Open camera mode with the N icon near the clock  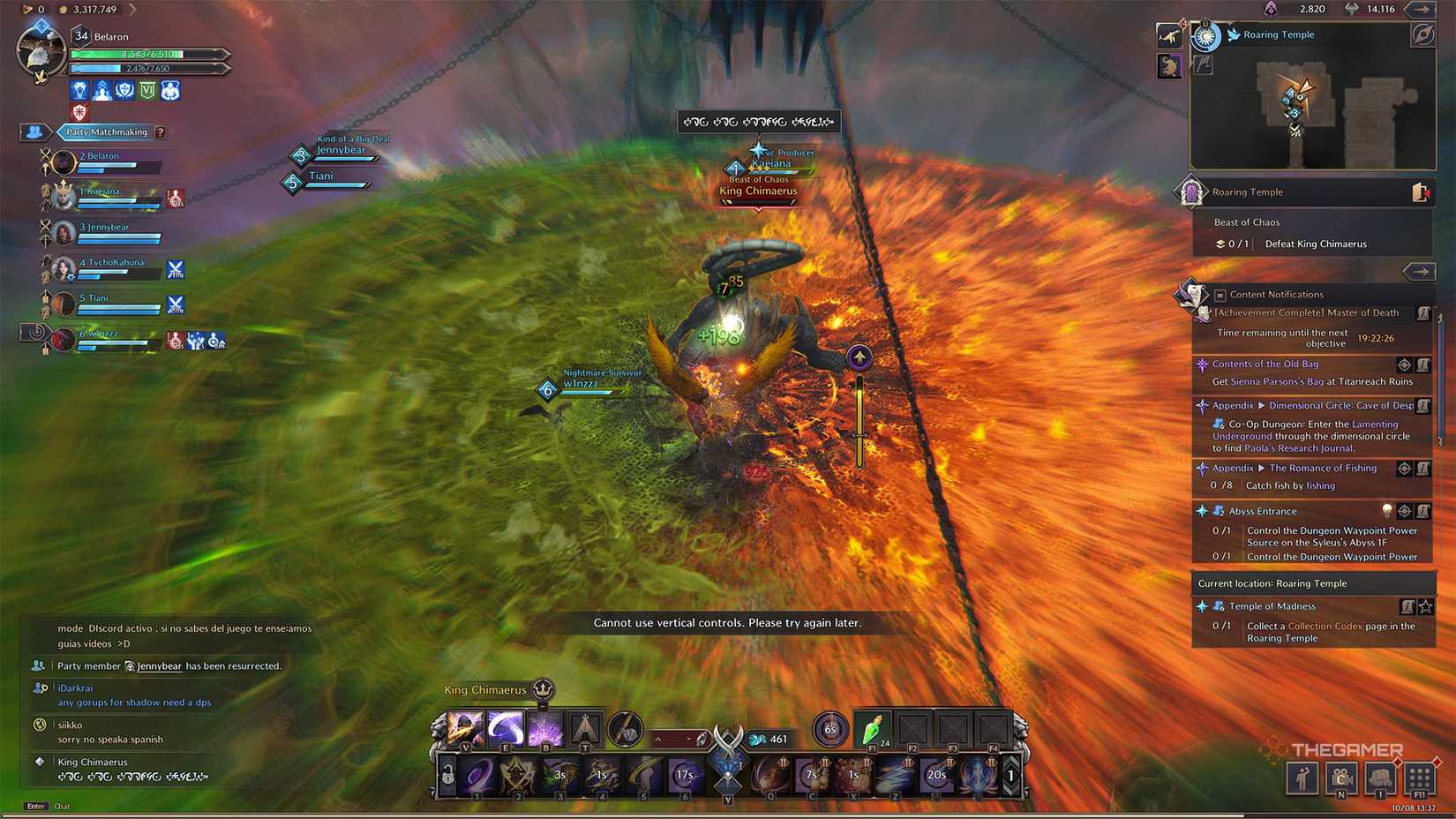pos(1341,777)
